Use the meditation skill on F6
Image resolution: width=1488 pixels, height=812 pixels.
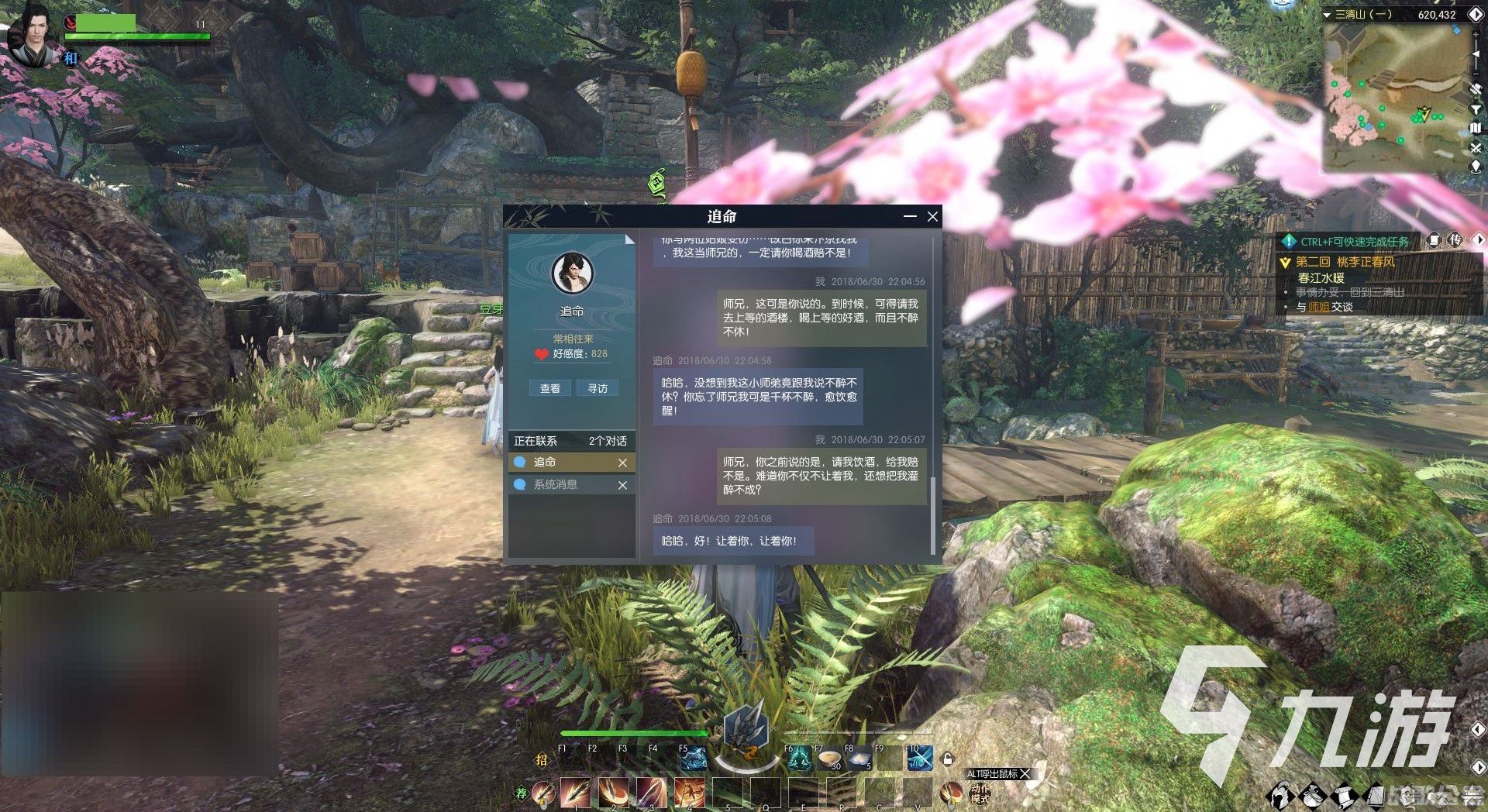[797, 760]
